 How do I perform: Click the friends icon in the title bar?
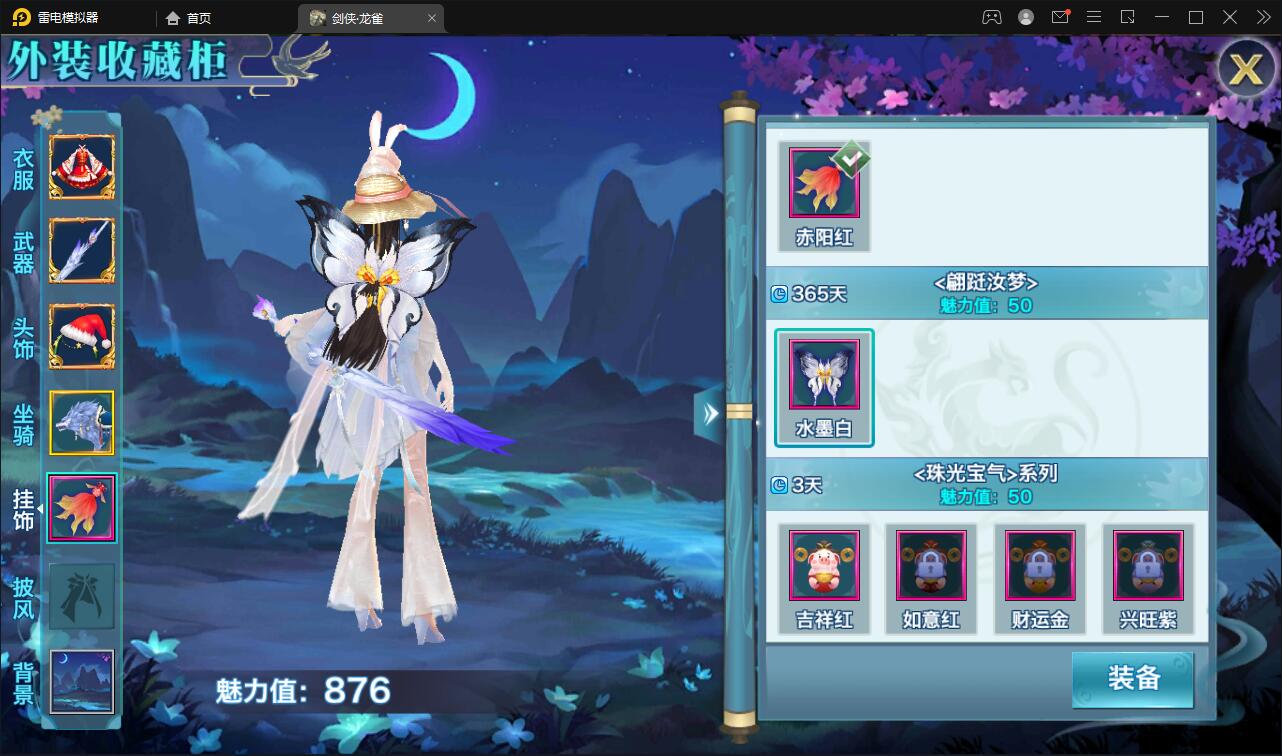click(x=989, y=17)
